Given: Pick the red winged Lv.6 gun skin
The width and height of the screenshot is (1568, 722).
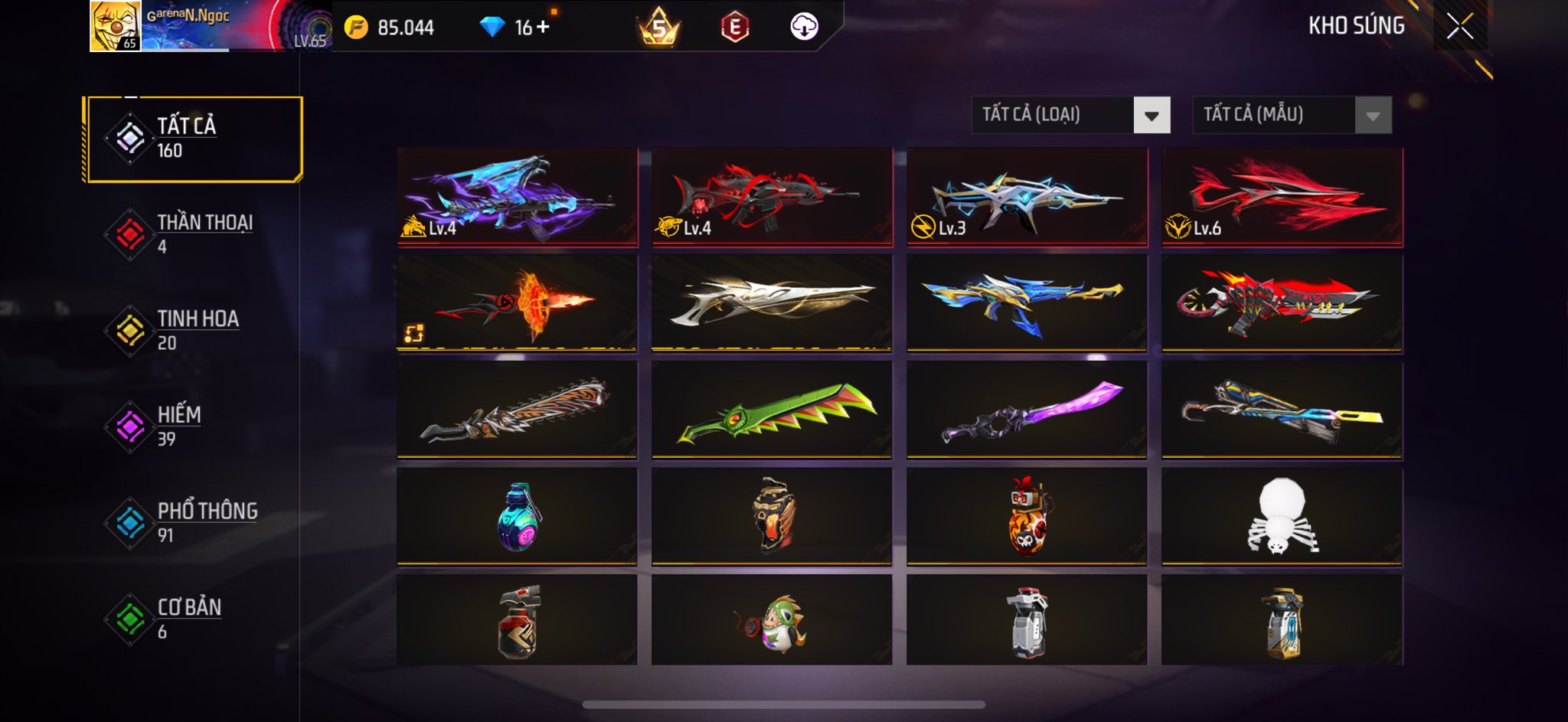Looking at the screenshot, I should point(1282,197).
